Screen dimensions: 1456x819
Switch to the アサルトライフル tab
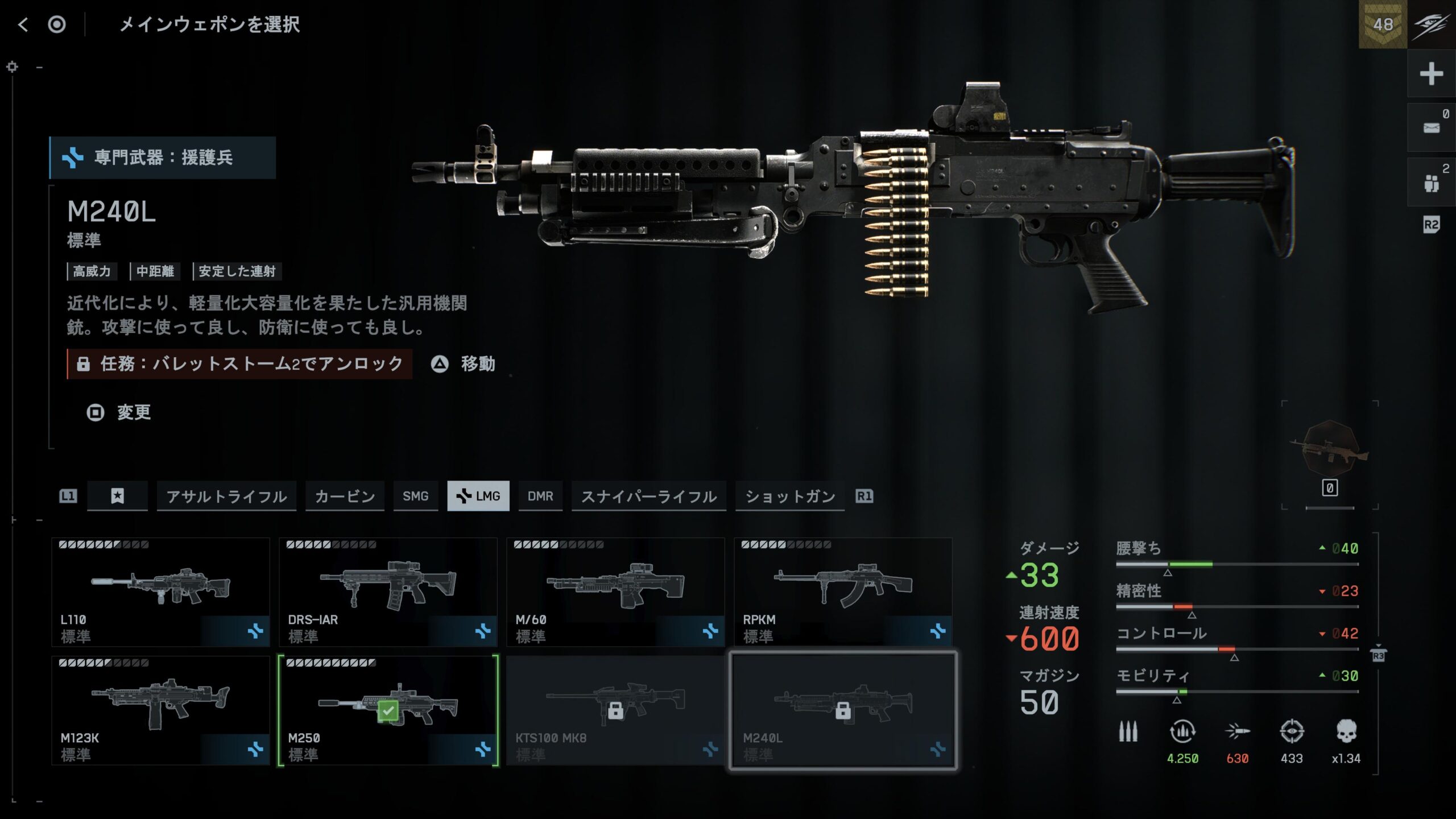(226, 497)
